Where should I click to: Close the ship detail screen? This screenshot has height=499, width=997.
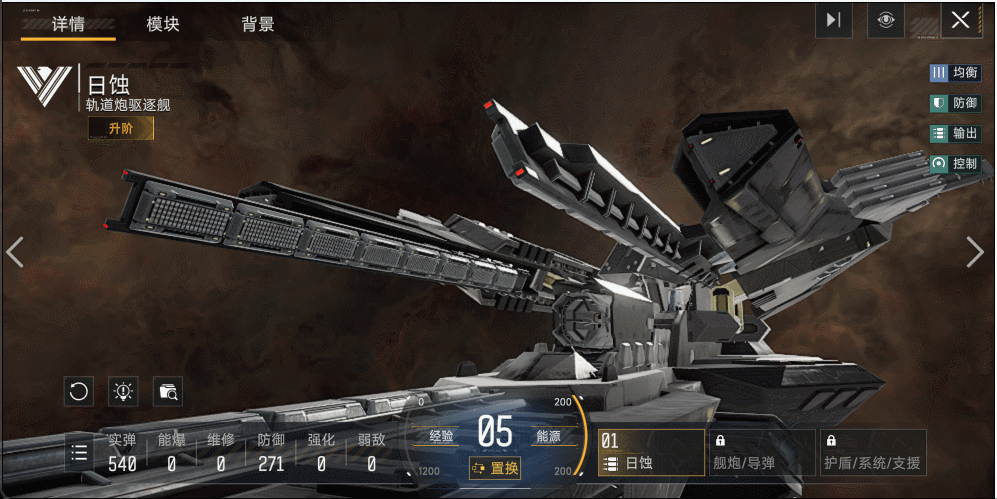pyautogui.click(x=961, y=20)
